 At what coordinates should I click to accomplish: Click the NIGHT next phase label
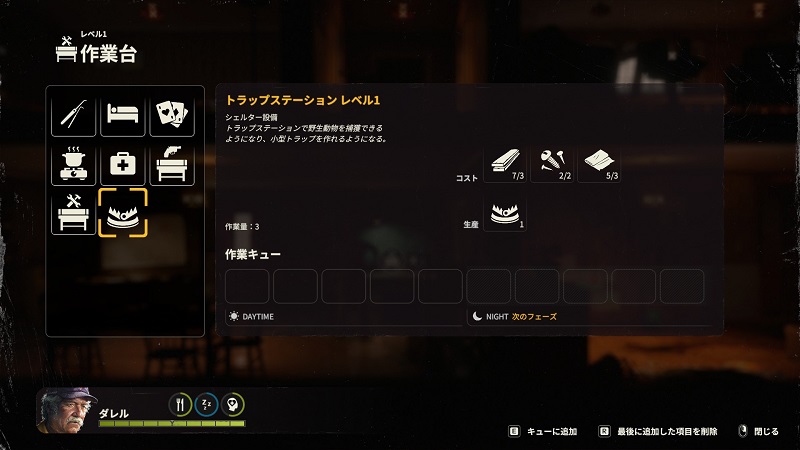pos(519,316)
